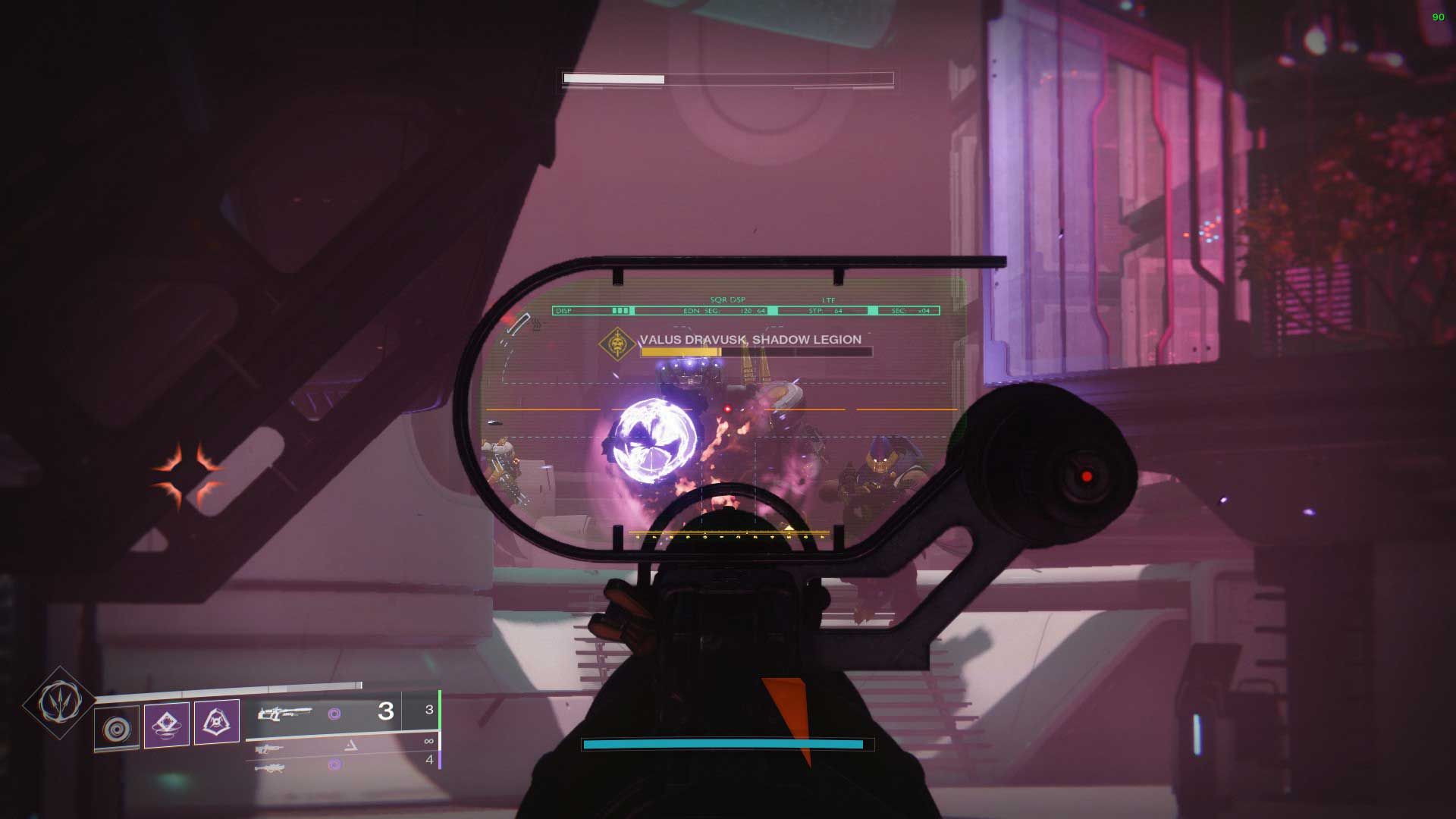
Task: Click the white 3 ammo count
Action: point(385,711)
